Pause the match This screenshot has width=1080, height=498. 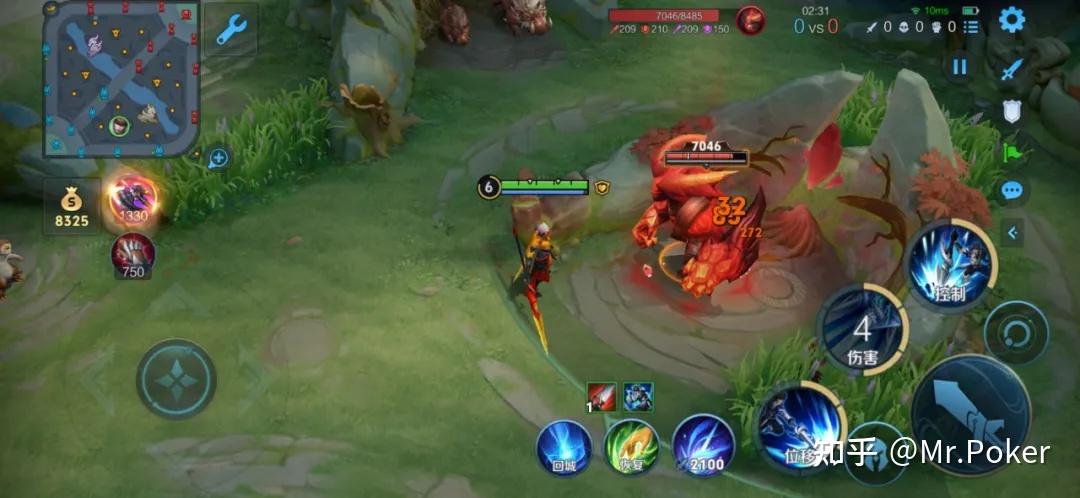(x=960, y=67)
